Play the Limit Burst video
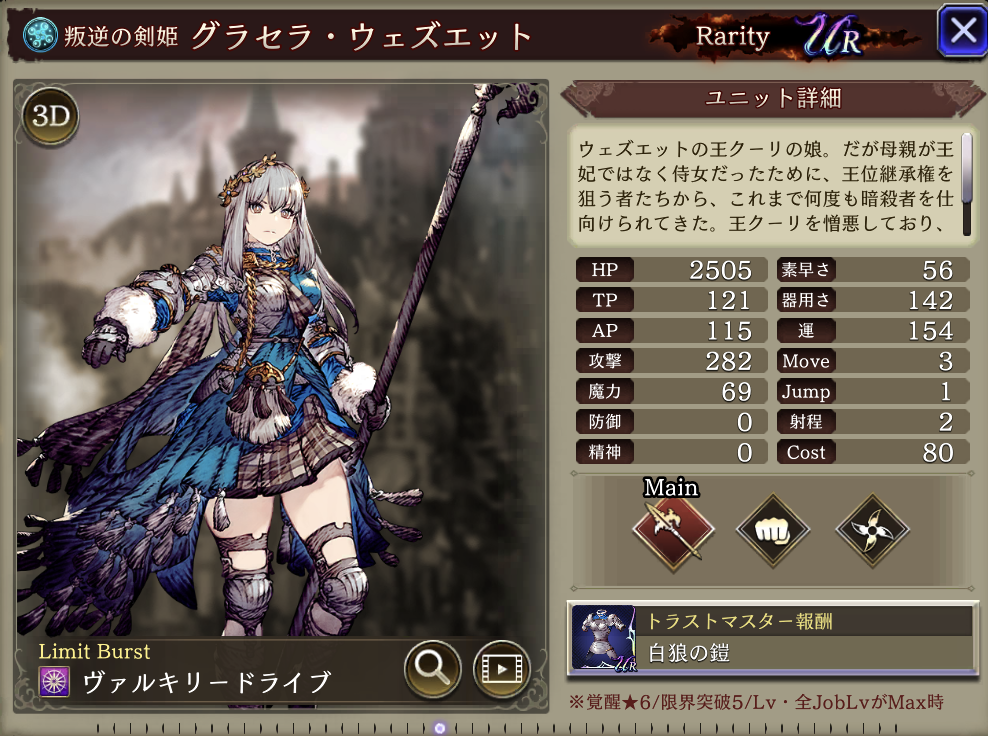The image size is (988, 736). [x=501, y=668]
